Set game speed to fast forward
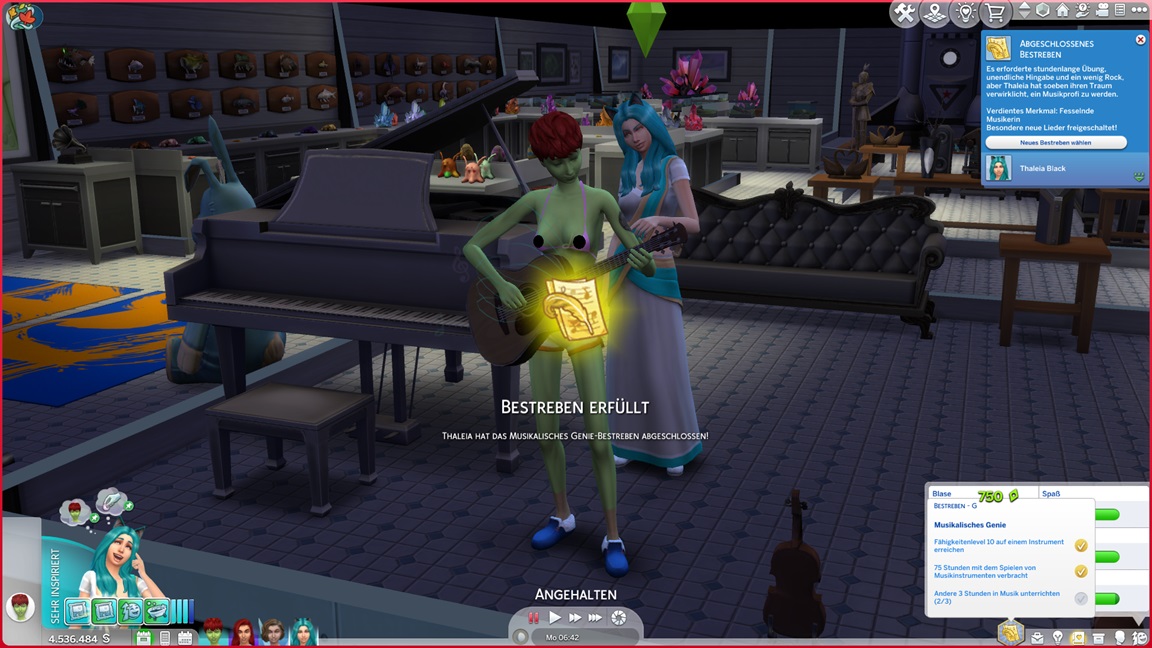1152x648 pixels. click(575, 618)
